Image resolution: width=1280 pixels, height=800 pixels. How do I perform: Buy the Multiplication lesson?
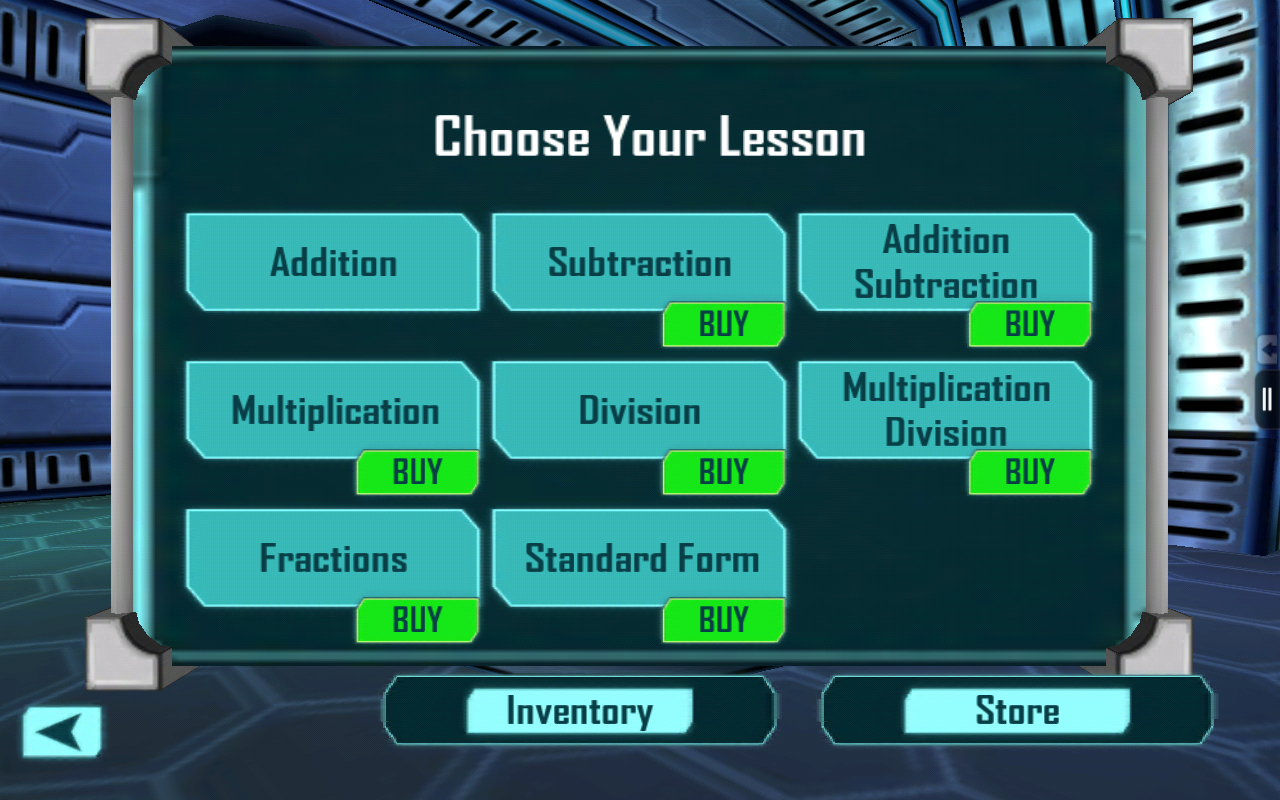coord(417,472)
